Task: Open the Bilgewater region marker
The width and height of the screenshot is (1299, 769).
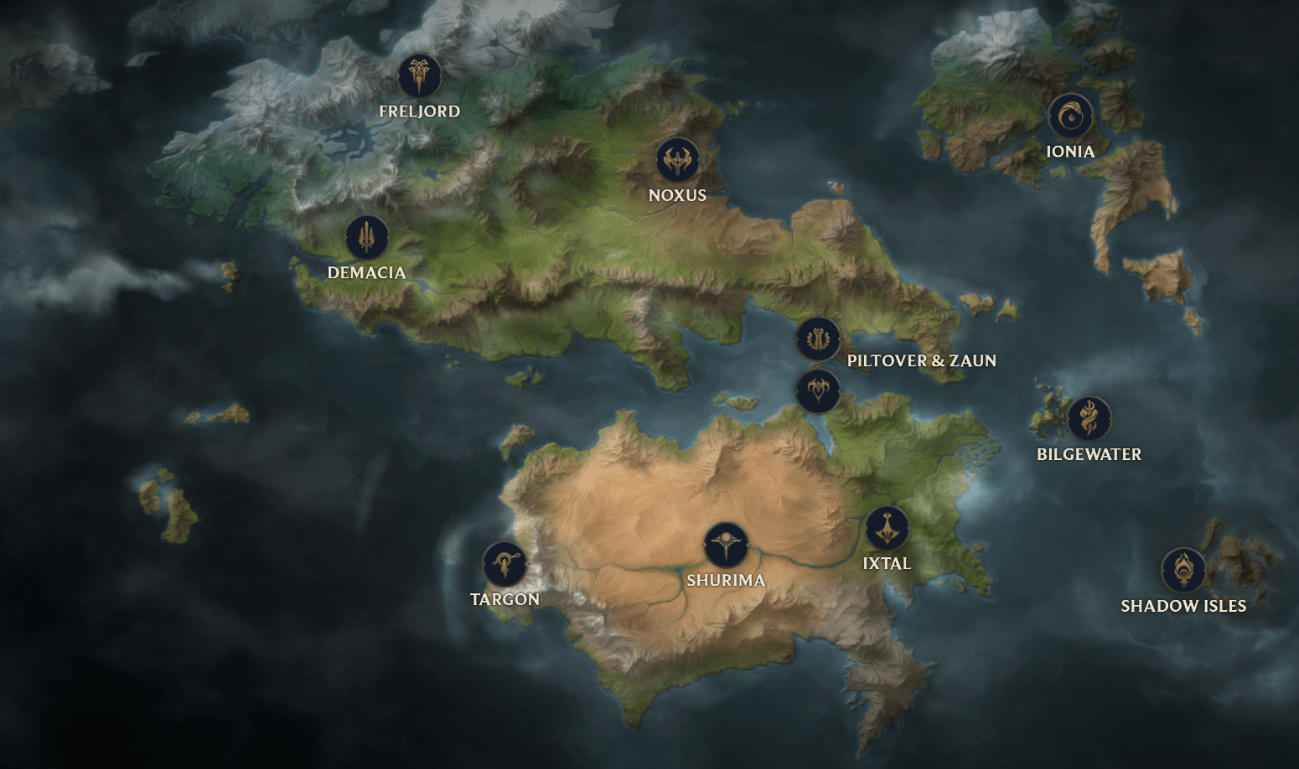Action: (1089, 419)
